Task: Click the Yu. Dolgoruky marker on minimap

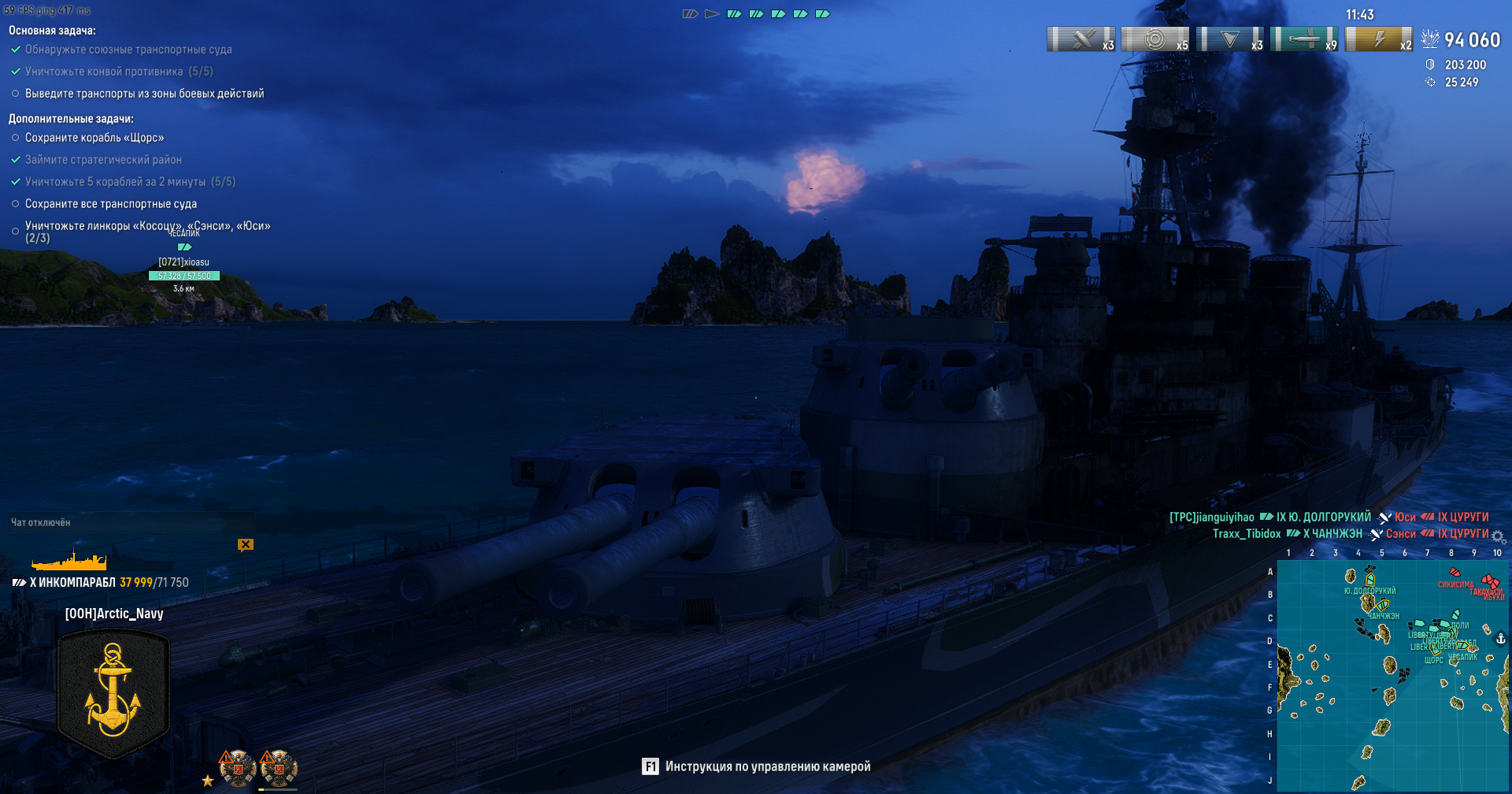Action: coord(1369,581)
